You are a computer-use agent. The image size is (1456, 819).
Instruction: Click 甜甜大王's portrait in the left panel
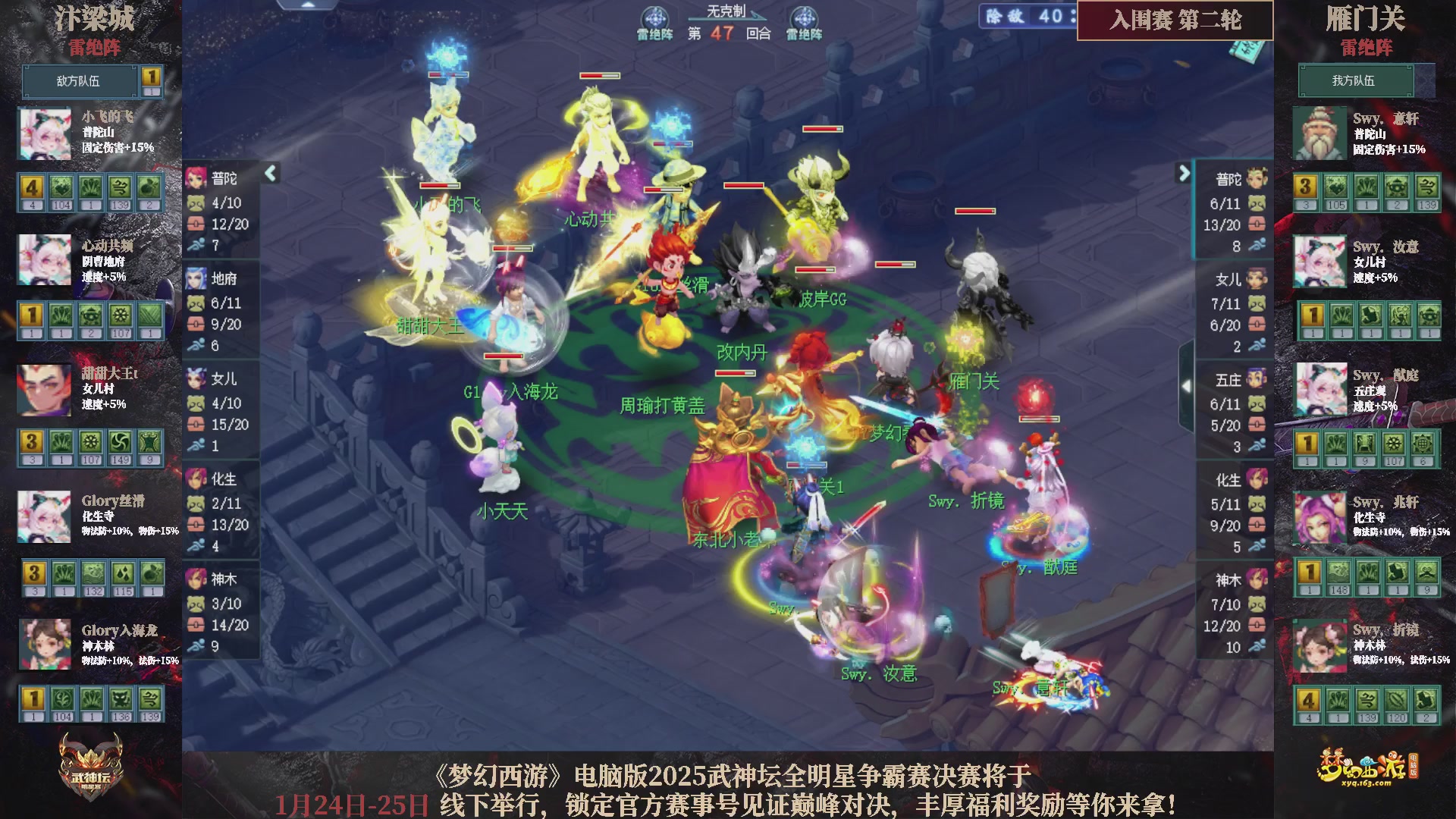coord(45,389)
